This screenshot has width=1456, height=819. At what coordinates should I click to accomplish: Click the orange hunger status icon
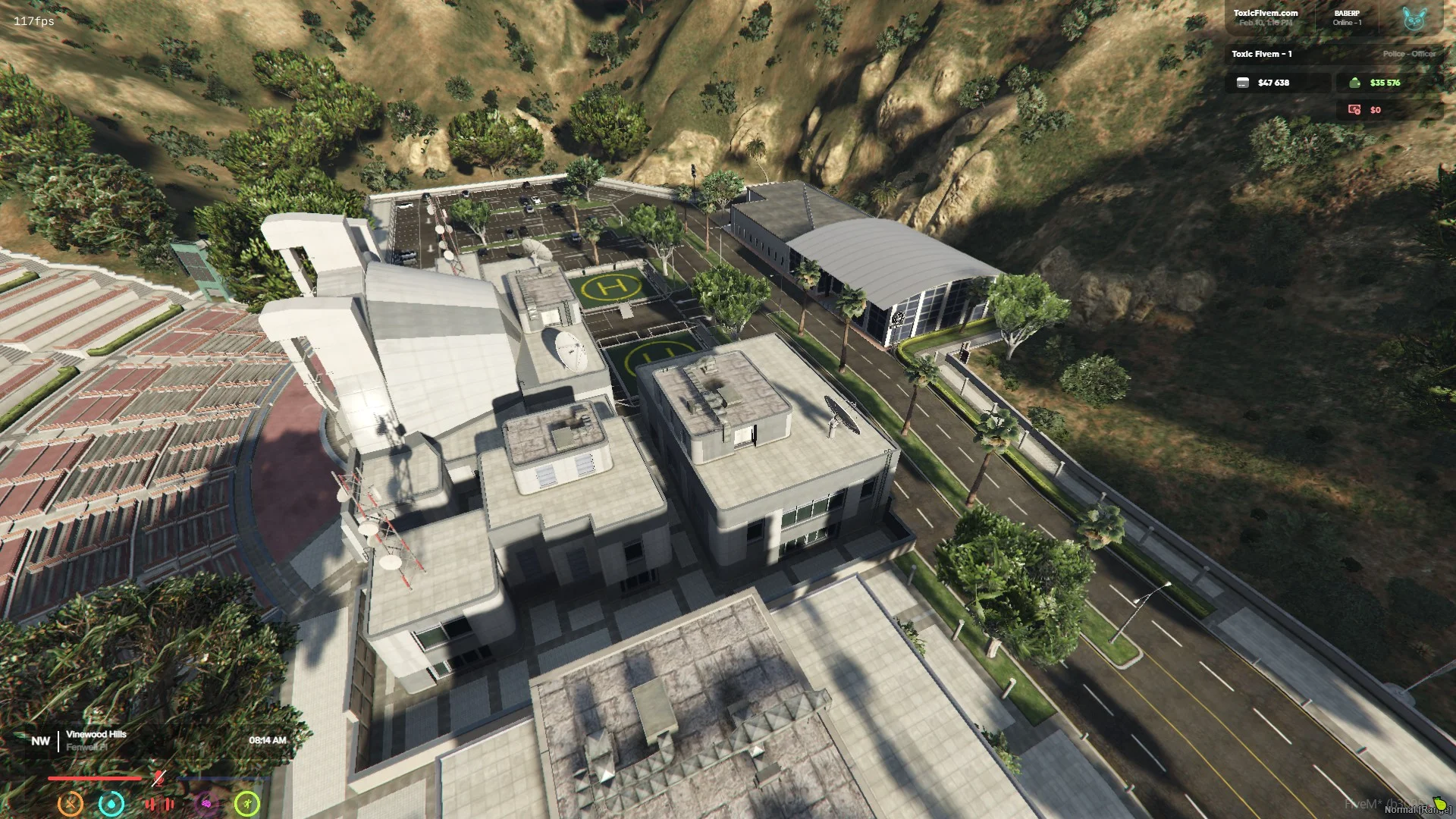pyautogui.click(x=71, y=803)
